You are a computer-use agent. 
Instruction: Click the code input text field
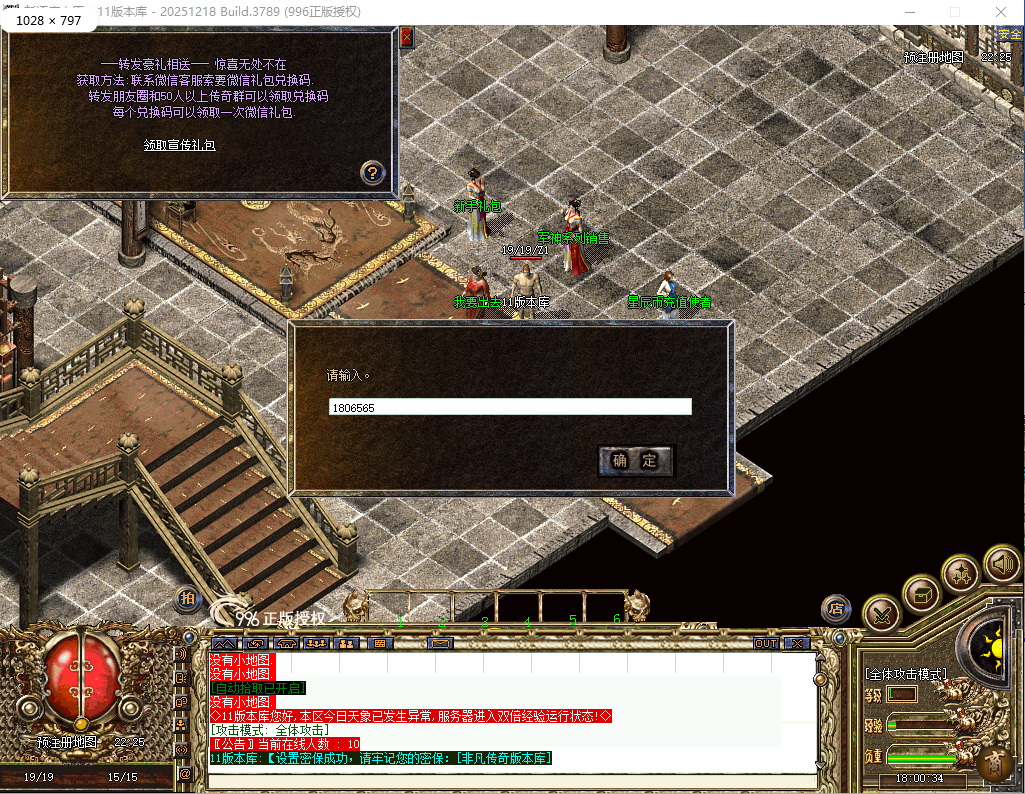coord(510,407)
